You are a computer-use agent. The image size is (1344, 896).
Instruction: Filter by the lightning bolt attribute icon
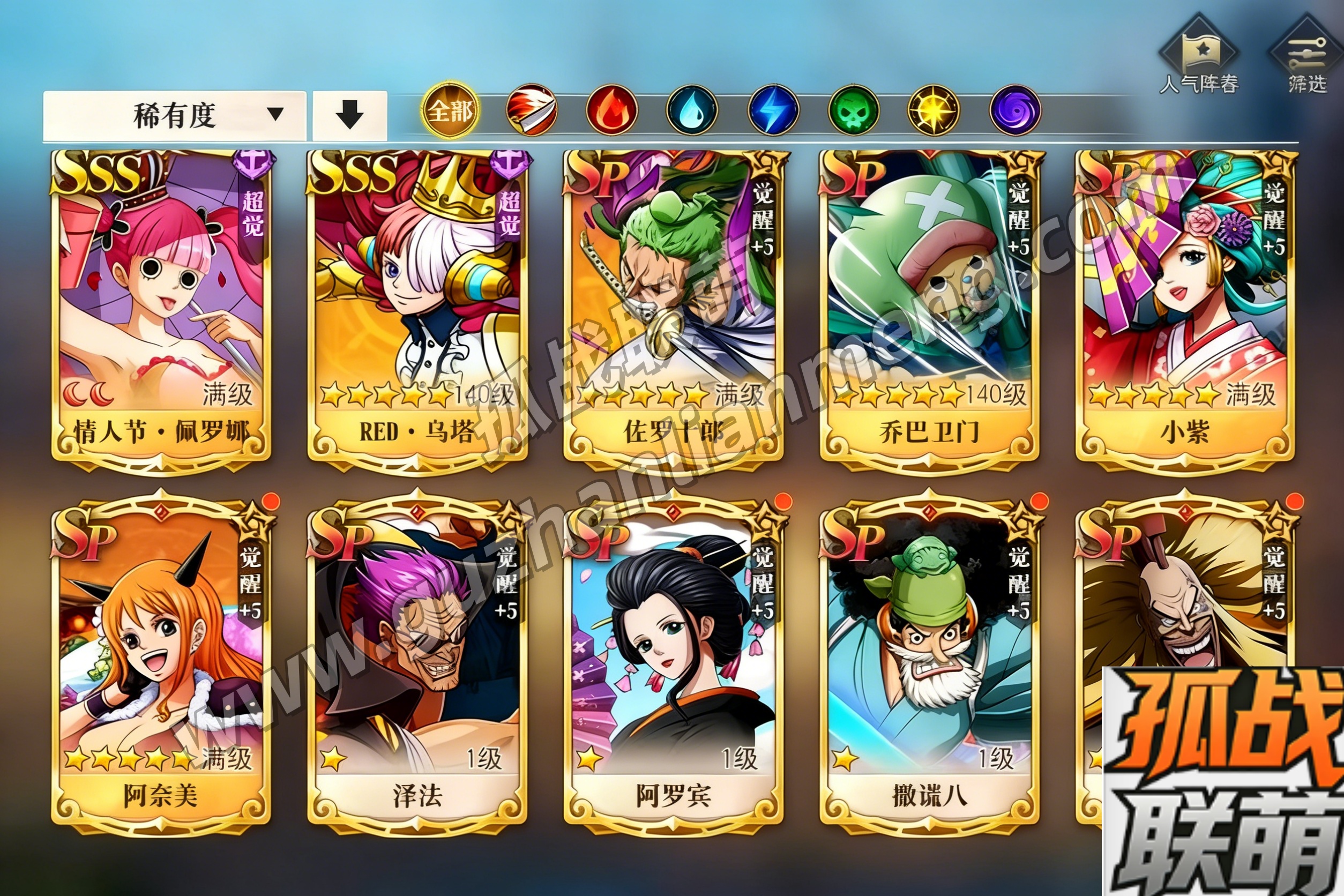[773, 110]
